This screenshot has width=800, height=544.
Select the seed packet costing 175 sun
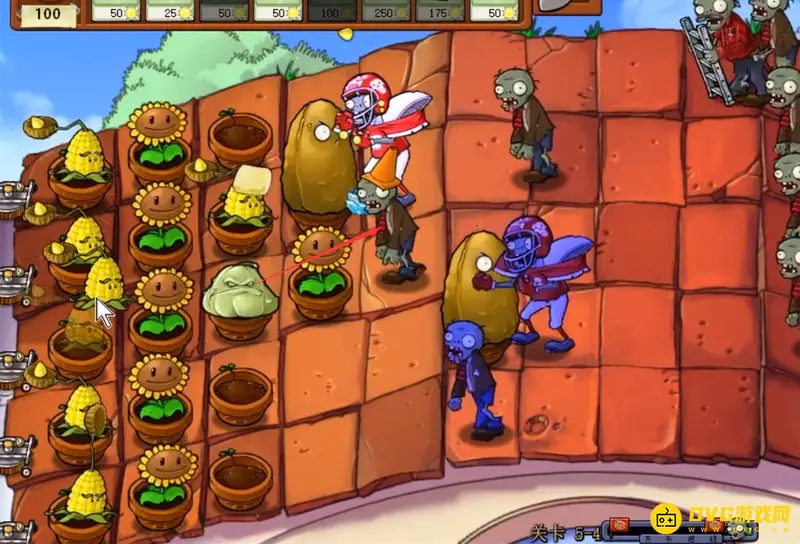point(440,9)
